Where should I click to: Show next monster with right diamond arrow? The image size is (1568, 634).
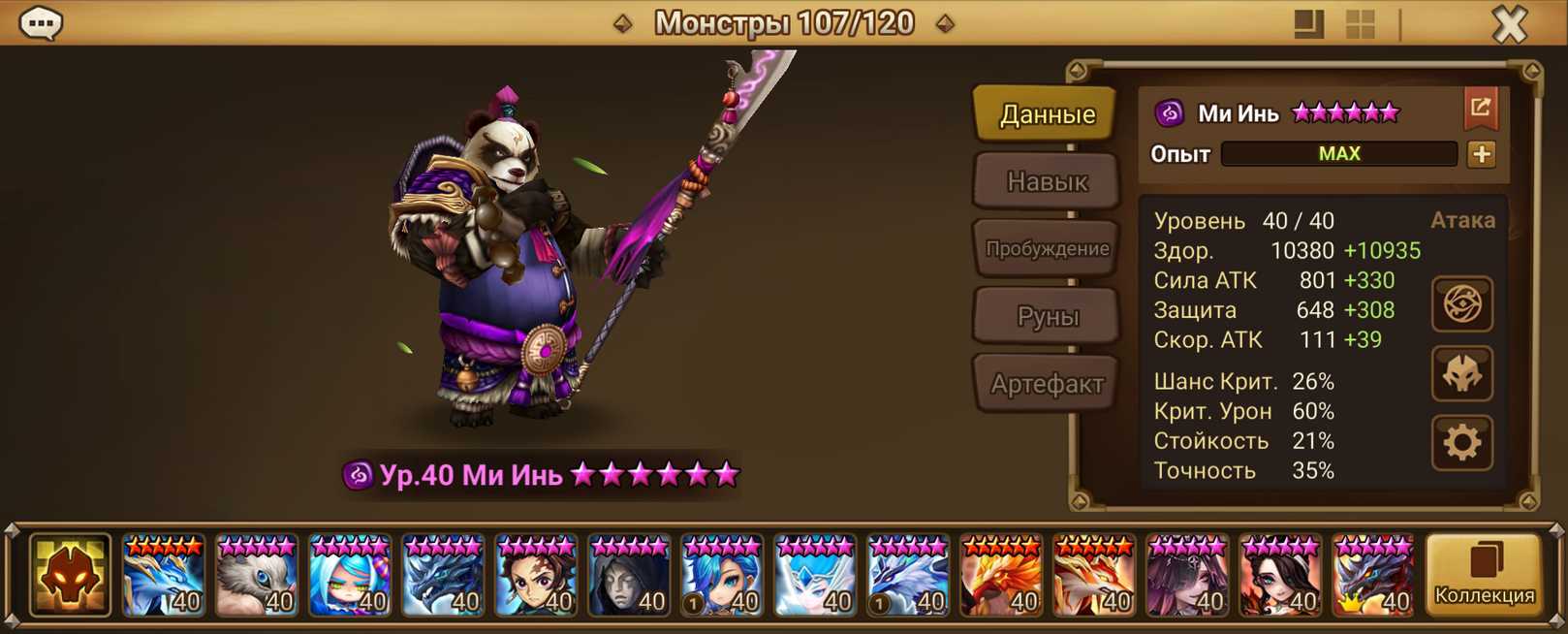(945, 23)
